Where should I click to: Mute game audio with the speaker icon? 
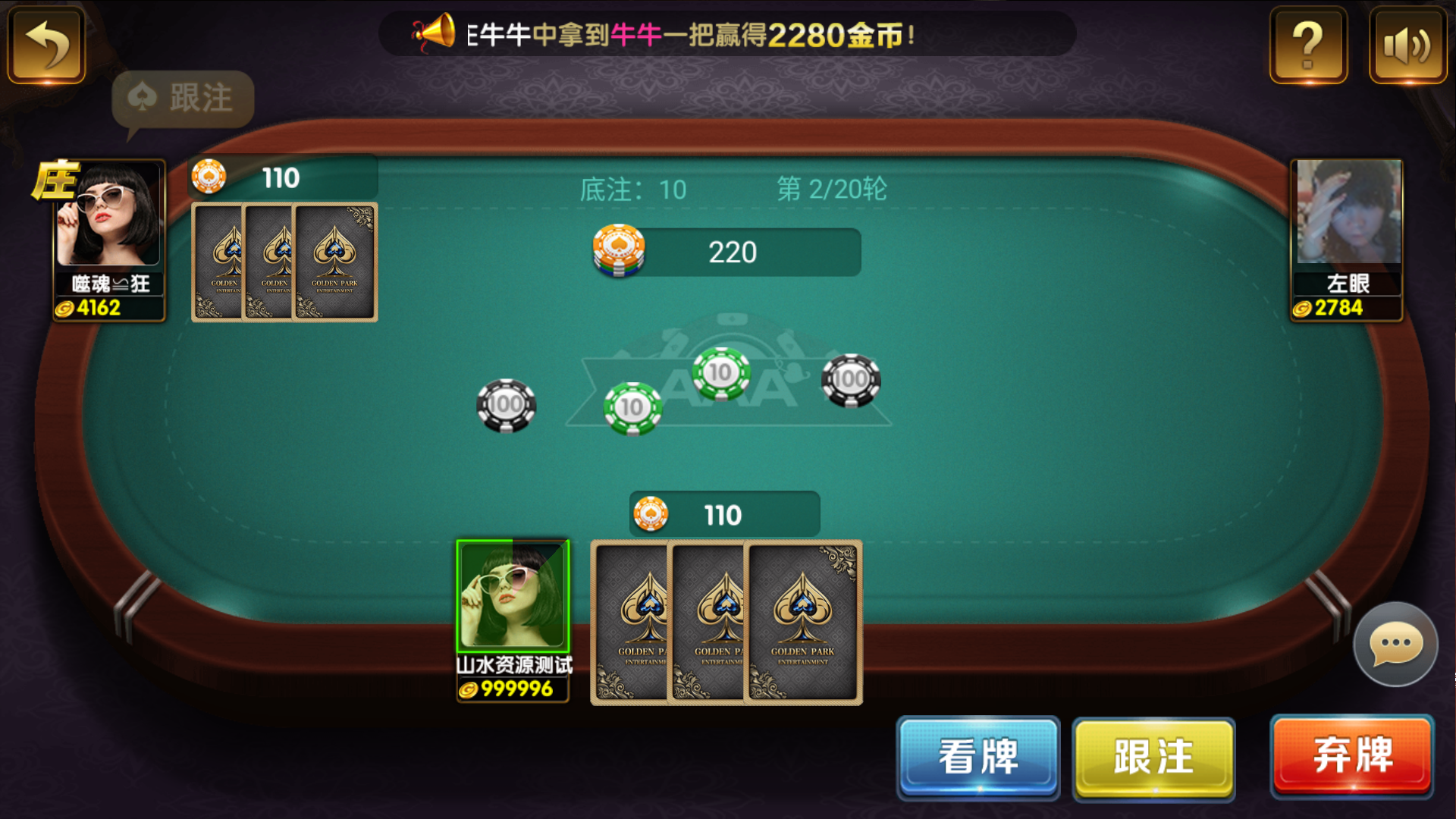click(x=1407, y=45)
